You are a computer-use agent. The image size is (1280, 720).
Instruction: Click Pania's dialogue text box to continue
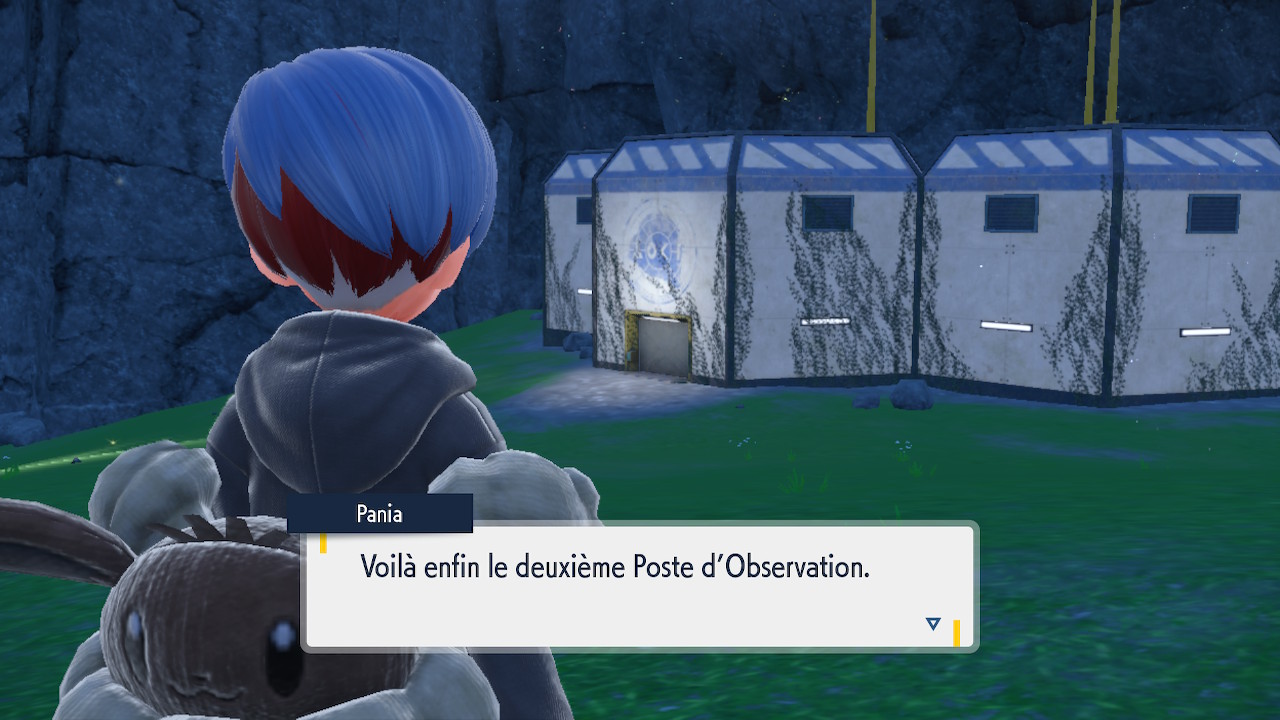click(639, 586)
